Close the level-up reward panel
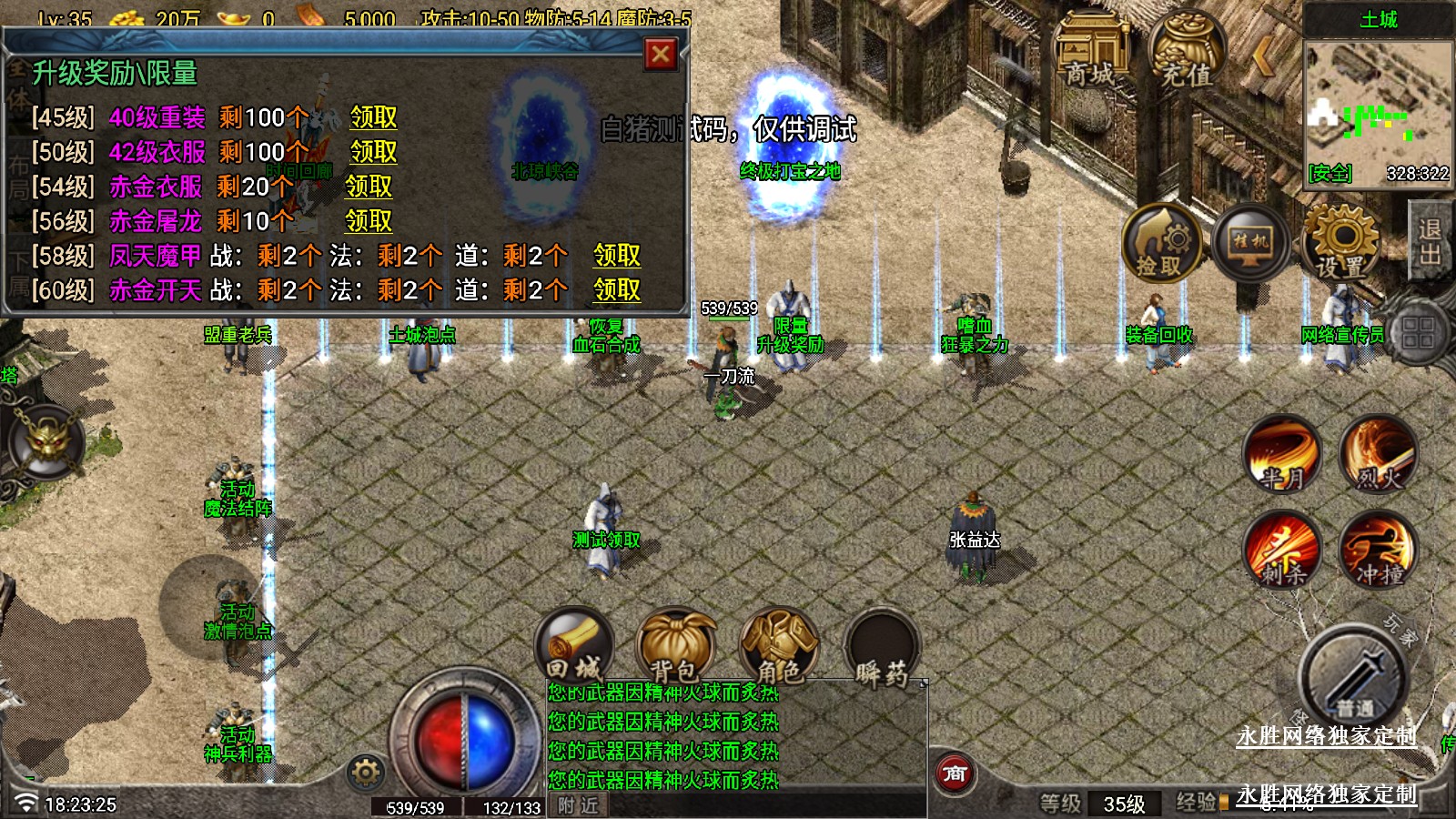The height and width of the screenshot is (819, 1456). (661, 55)
